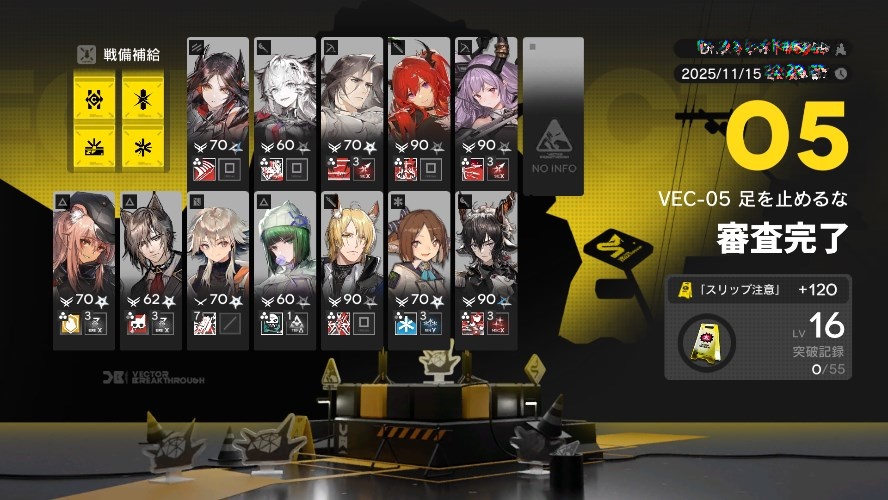This screenshot has height=500, width=888.
Task: View the letter C emblem supply tile
Action: pos(93,98)
